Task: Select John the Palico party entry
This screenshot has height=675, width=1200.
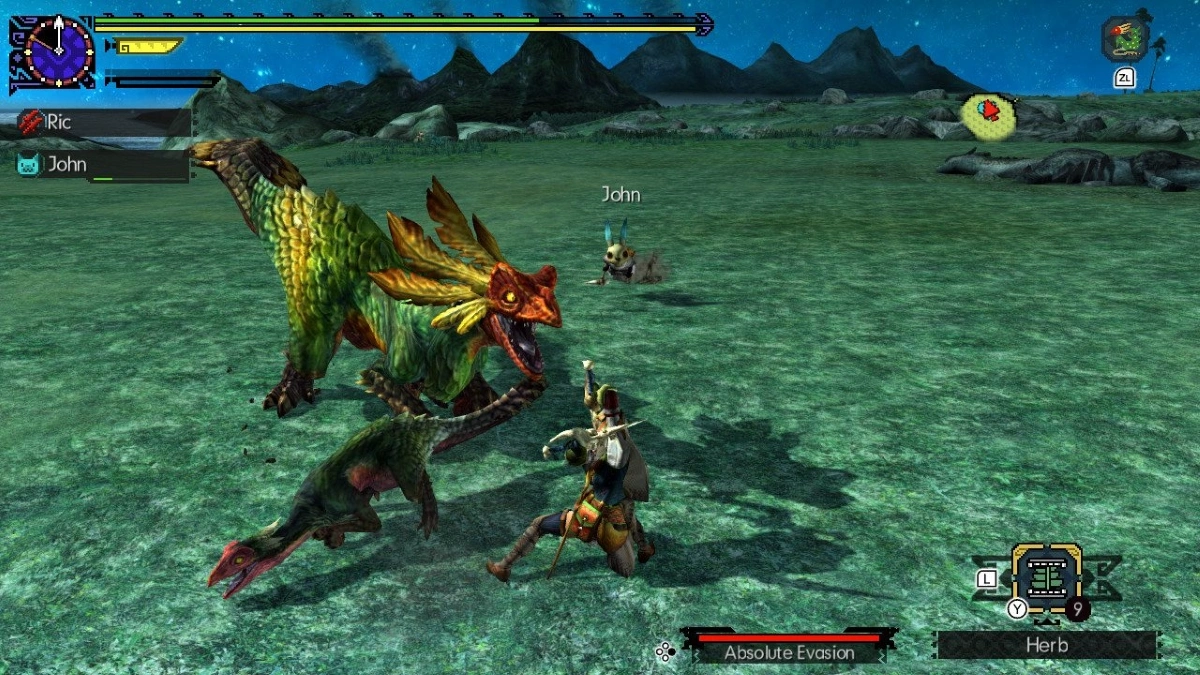Action: tap(100, 165)
